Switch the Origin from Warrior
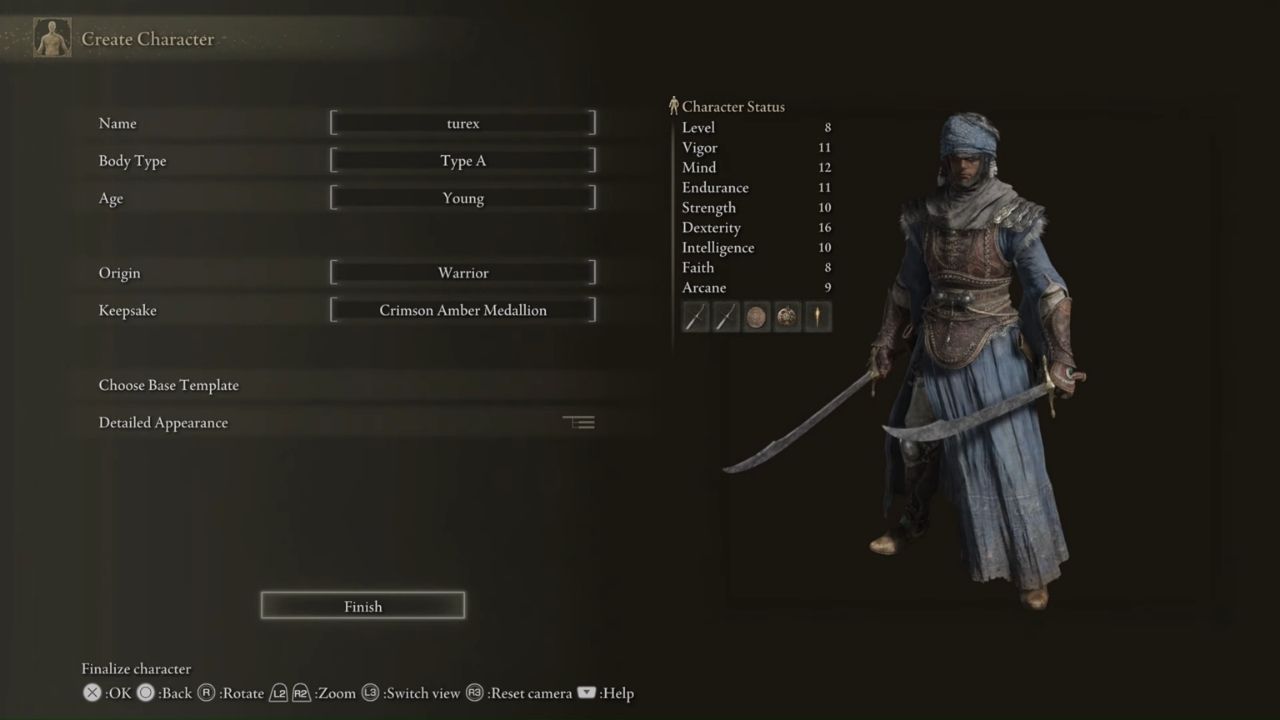 coord(462,272)
